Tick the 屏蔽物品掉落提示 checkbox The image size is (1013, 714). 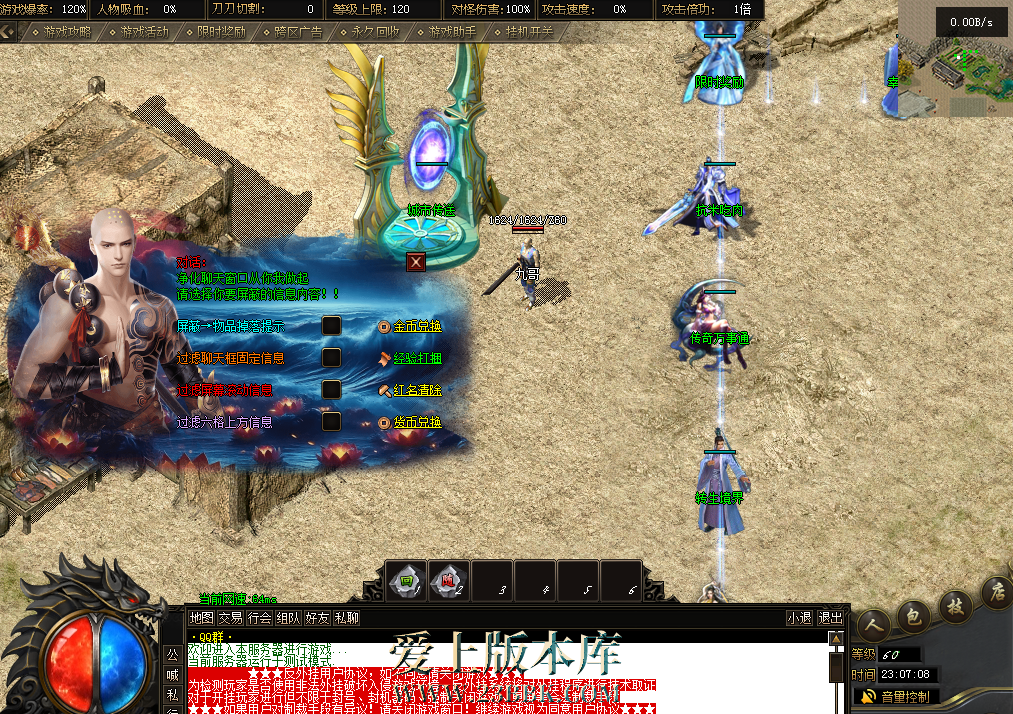pyautogui.click(x=331, y=326)
